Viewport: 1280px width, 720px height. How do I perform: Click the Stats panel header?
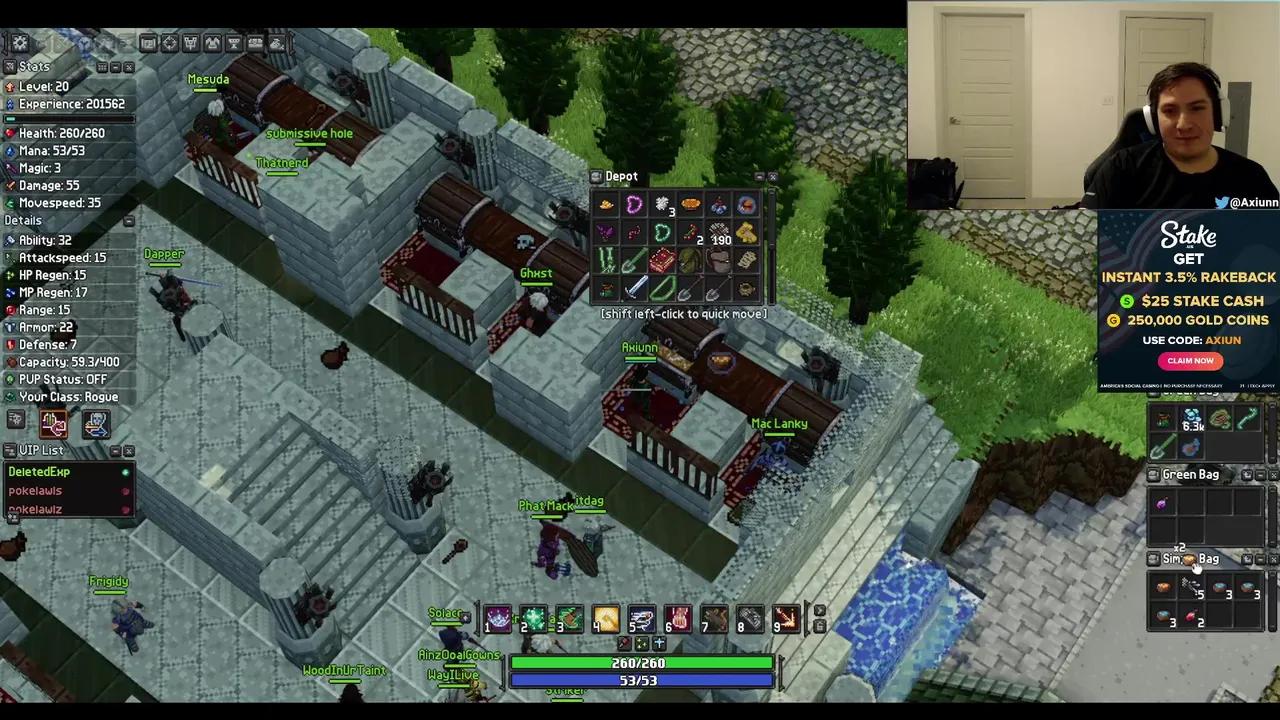tap(34, 66)
